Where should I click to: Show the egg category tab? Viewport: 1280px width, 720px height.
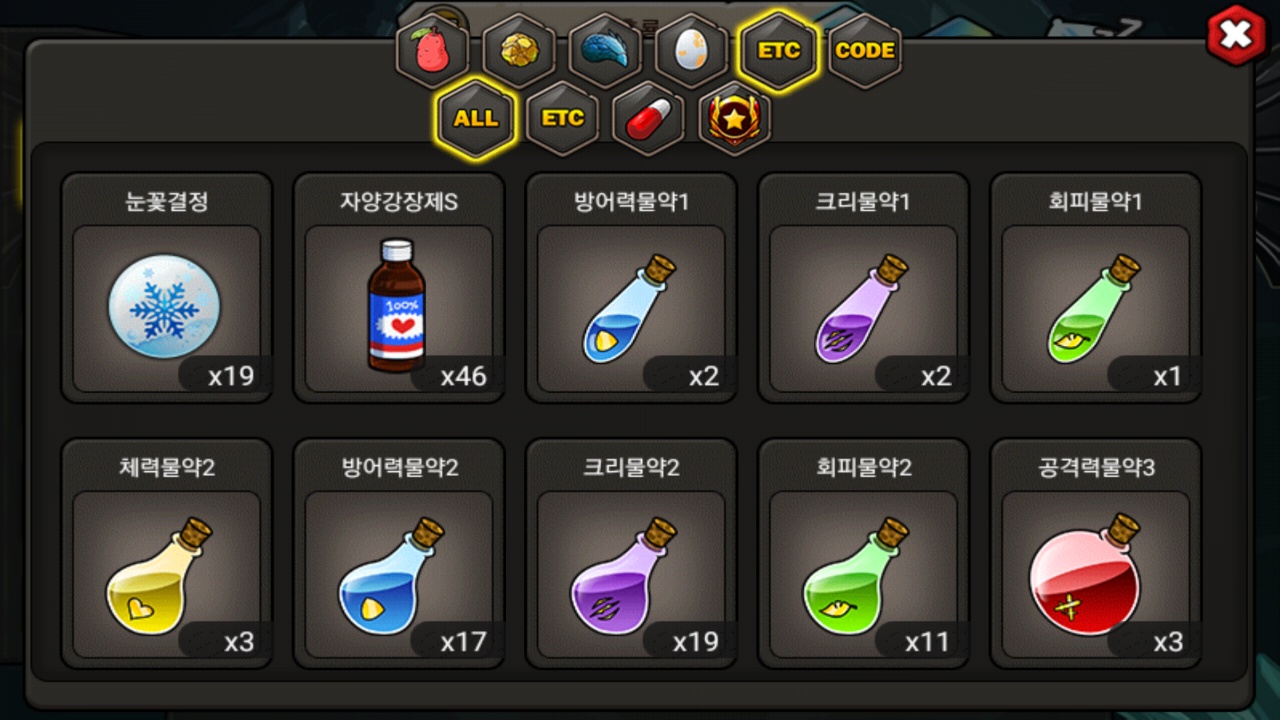(x=691, y=51)
